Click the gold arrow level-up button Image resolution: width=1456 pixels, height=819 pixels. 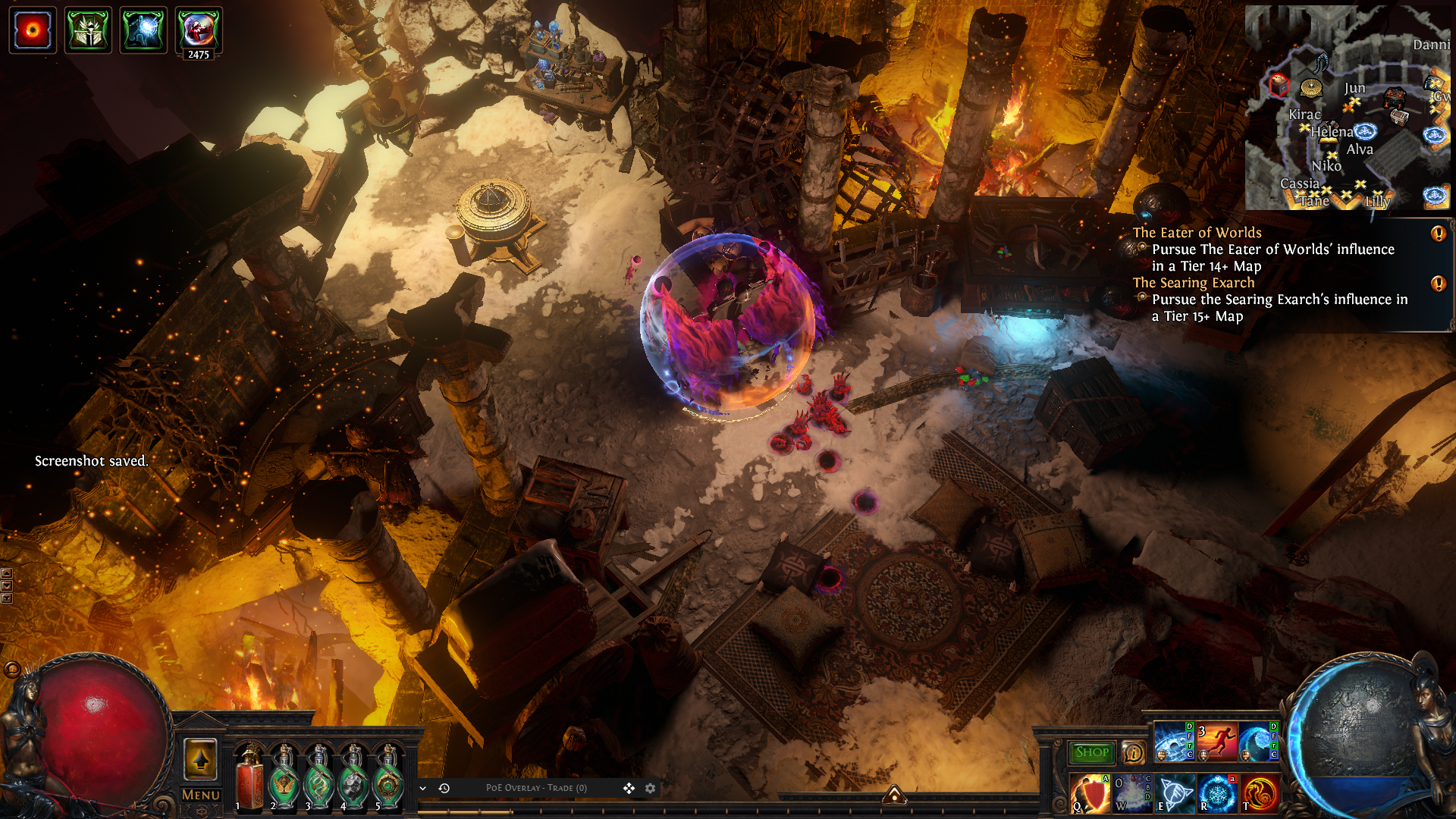[201, 759]
